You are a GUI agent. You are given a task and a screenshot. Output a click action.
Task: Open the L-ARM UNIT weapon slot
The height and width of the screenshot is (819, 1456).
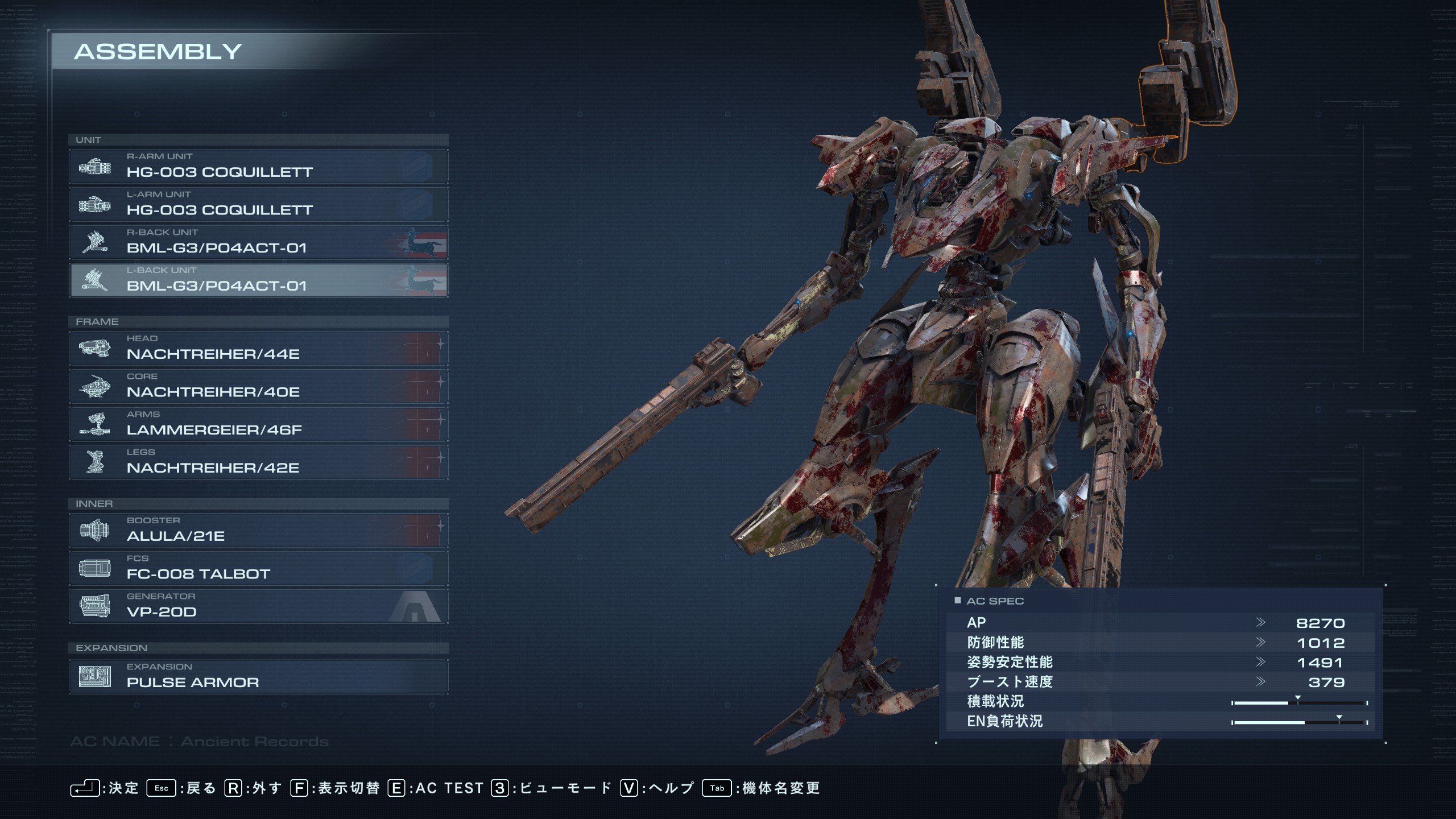(259, 205)
